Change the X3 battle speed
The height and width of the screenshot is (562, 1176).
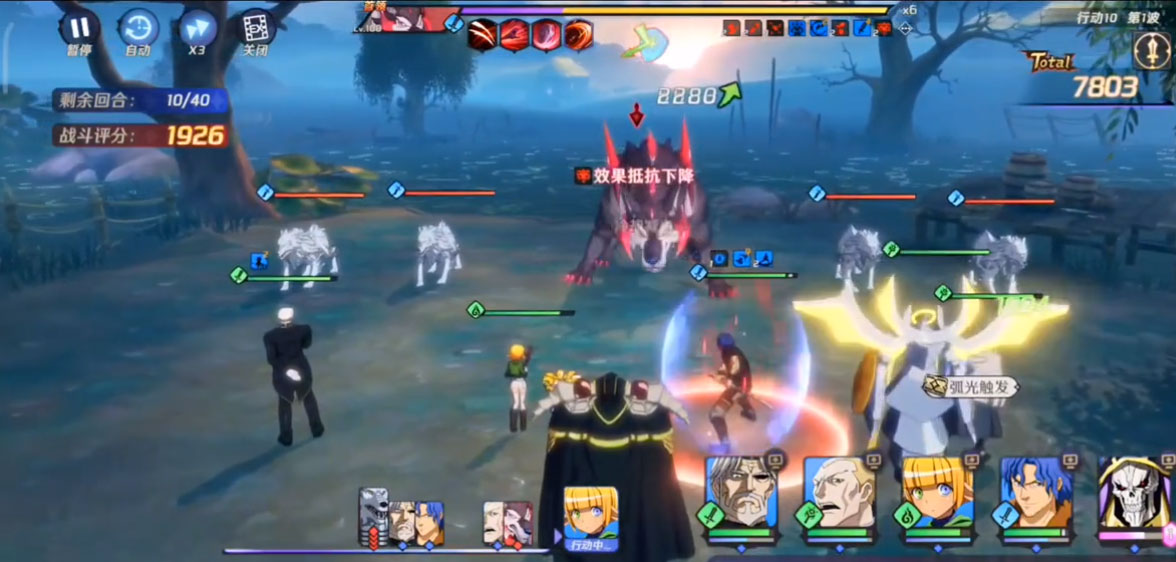point(197,30)
